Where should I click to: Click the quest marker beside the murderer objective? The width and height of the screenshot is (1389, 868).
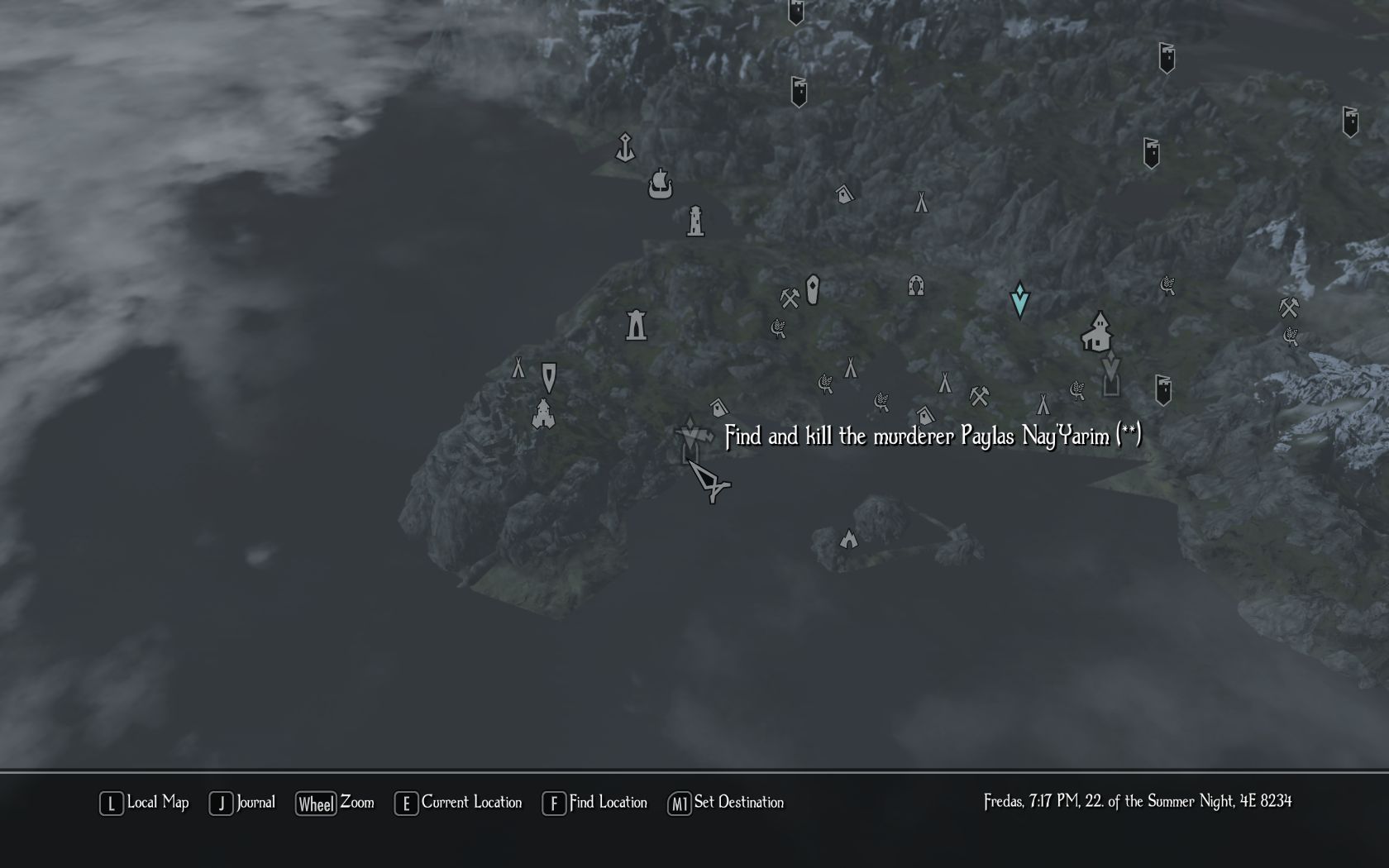[x=690, y=435]
